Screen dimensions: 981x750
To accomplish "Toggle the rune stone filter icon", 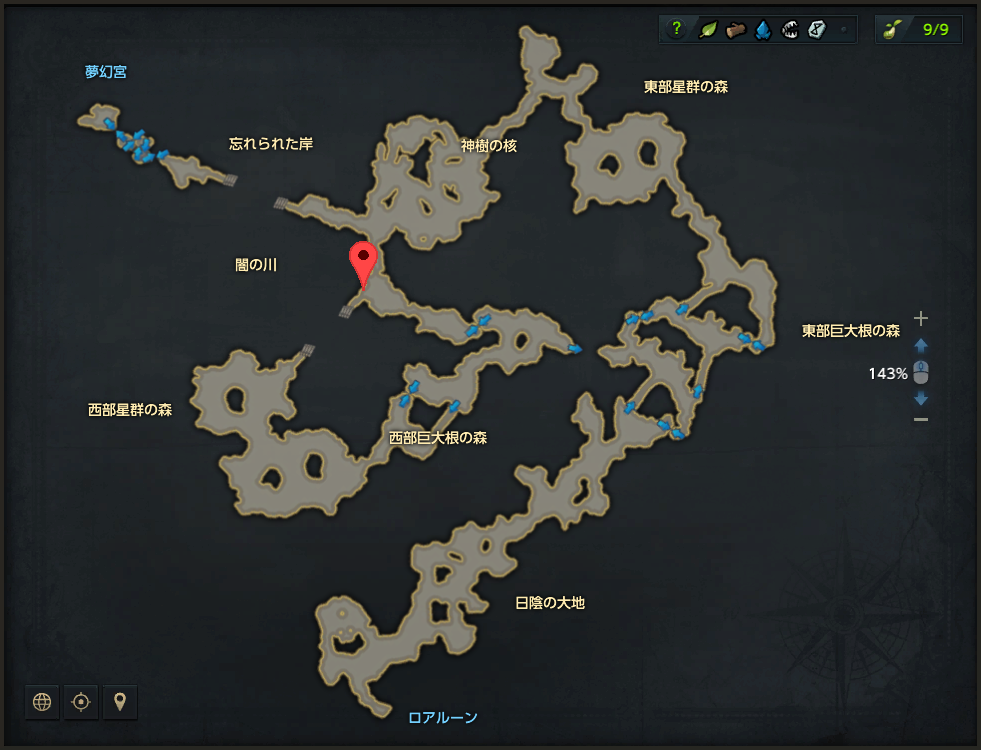I will 817,29.
